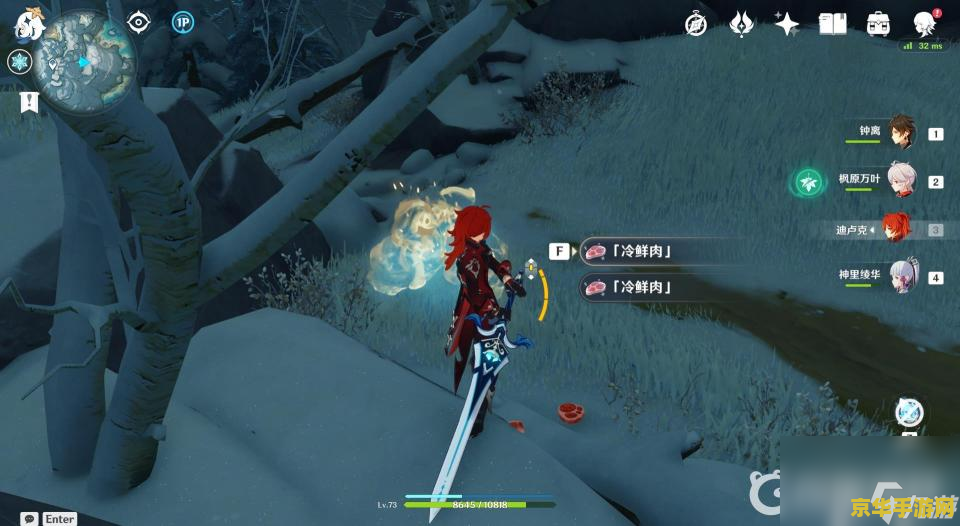The image size is (960, 526).
Task: Open the 1P co-op mode menu
Action: coord(182,23)
